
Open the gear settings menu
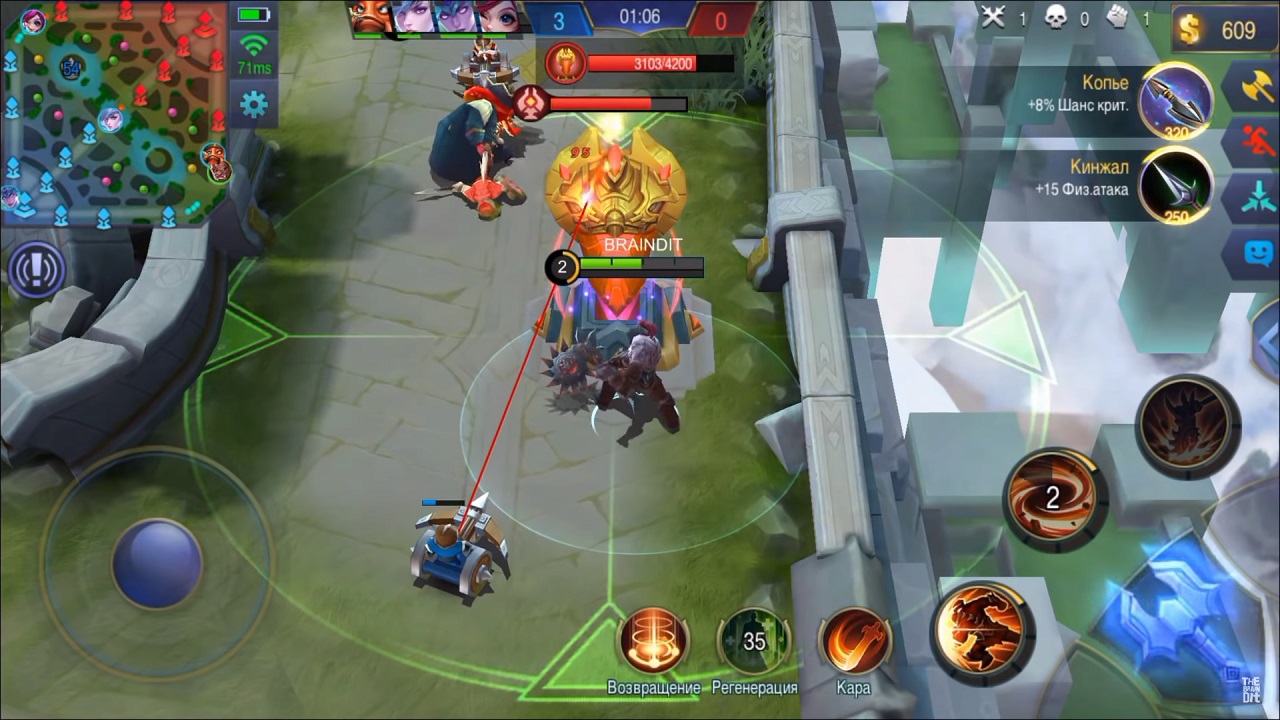click(x=254, y=103)
